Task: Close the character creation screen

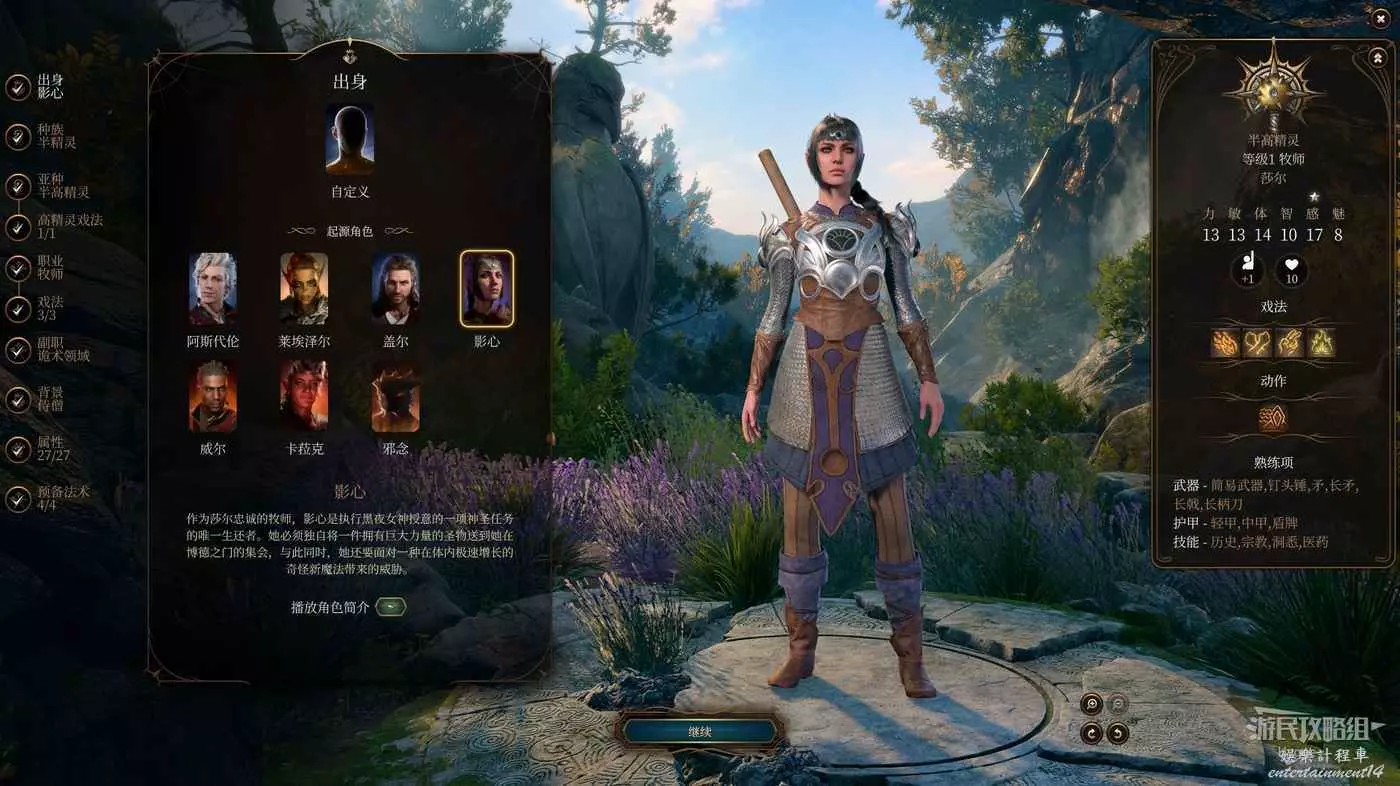Action: [x=1380, y=18]
